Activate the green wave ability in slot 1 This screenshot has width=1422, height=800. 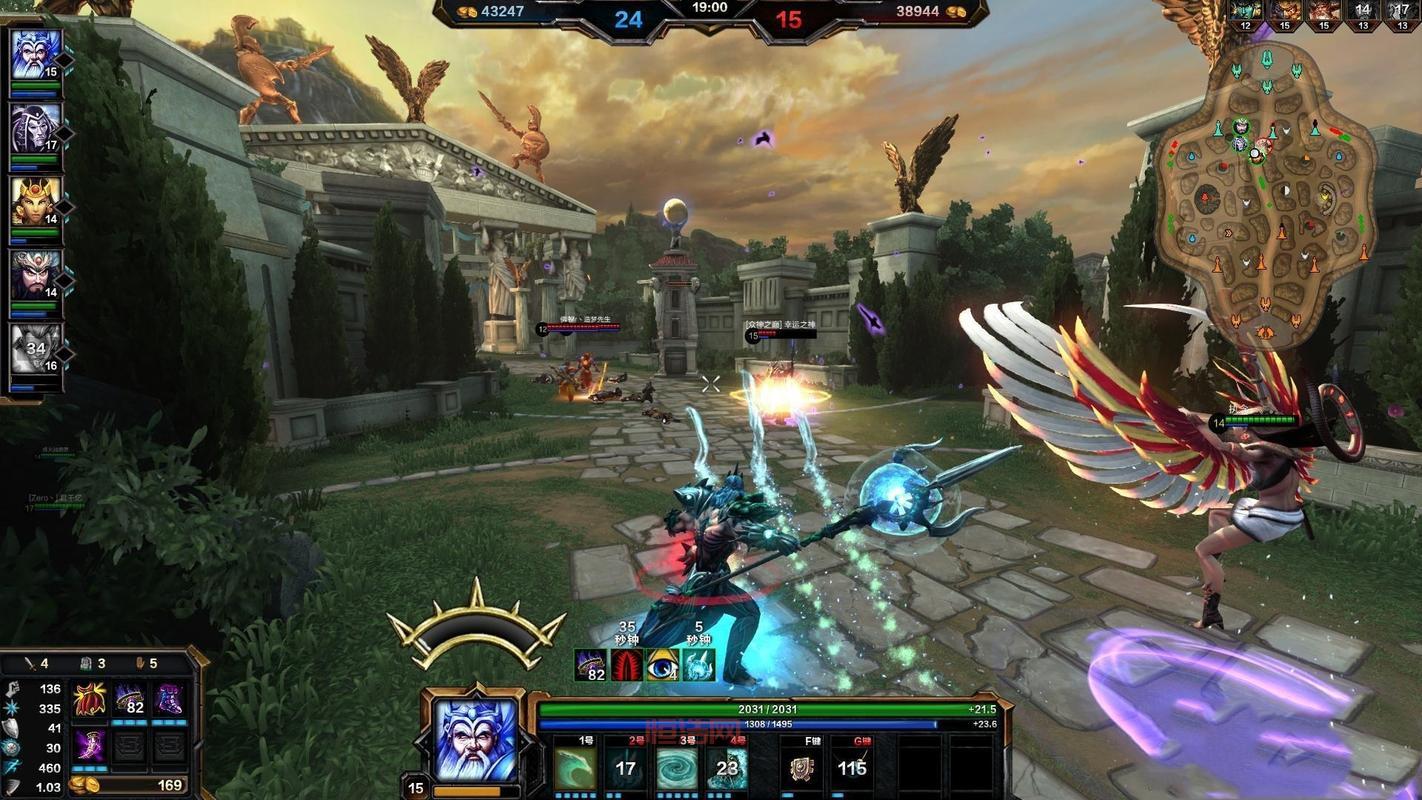(575, 768)
